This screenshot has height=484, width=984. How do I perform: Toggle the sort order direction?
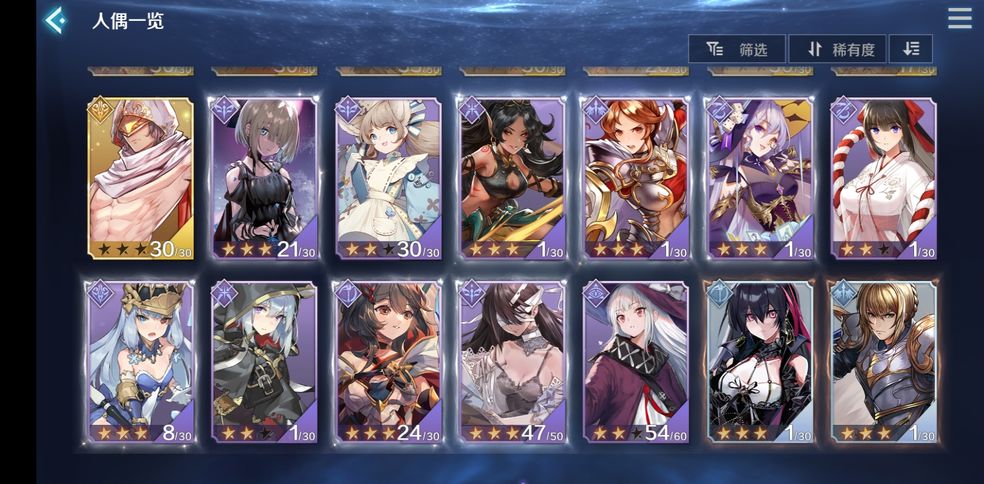(x=911, y=49)
